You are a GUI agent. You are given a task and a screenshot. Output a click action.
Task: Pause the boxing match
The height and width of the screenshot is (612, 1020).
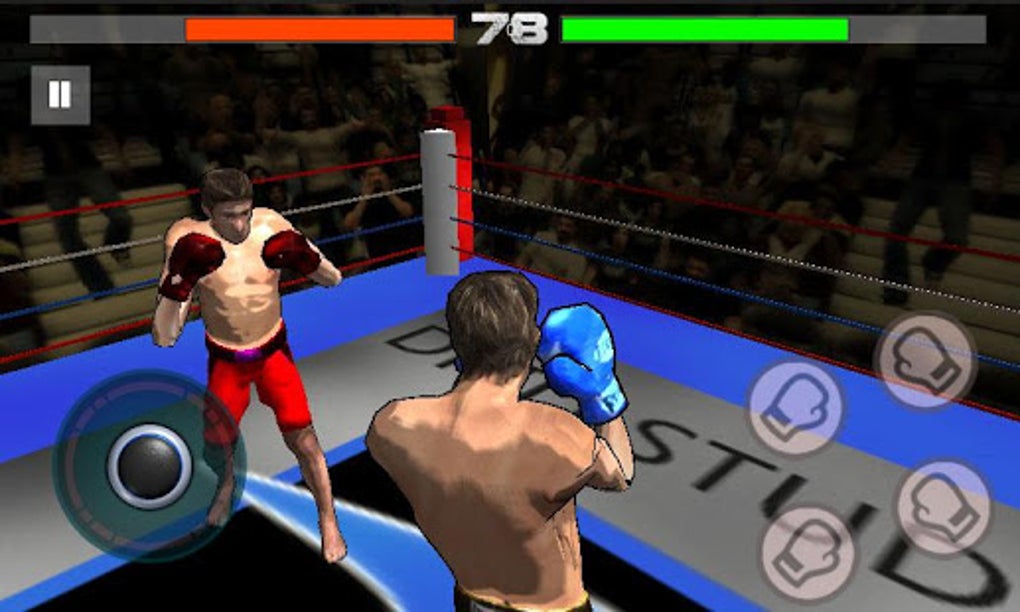coord(60,95)
